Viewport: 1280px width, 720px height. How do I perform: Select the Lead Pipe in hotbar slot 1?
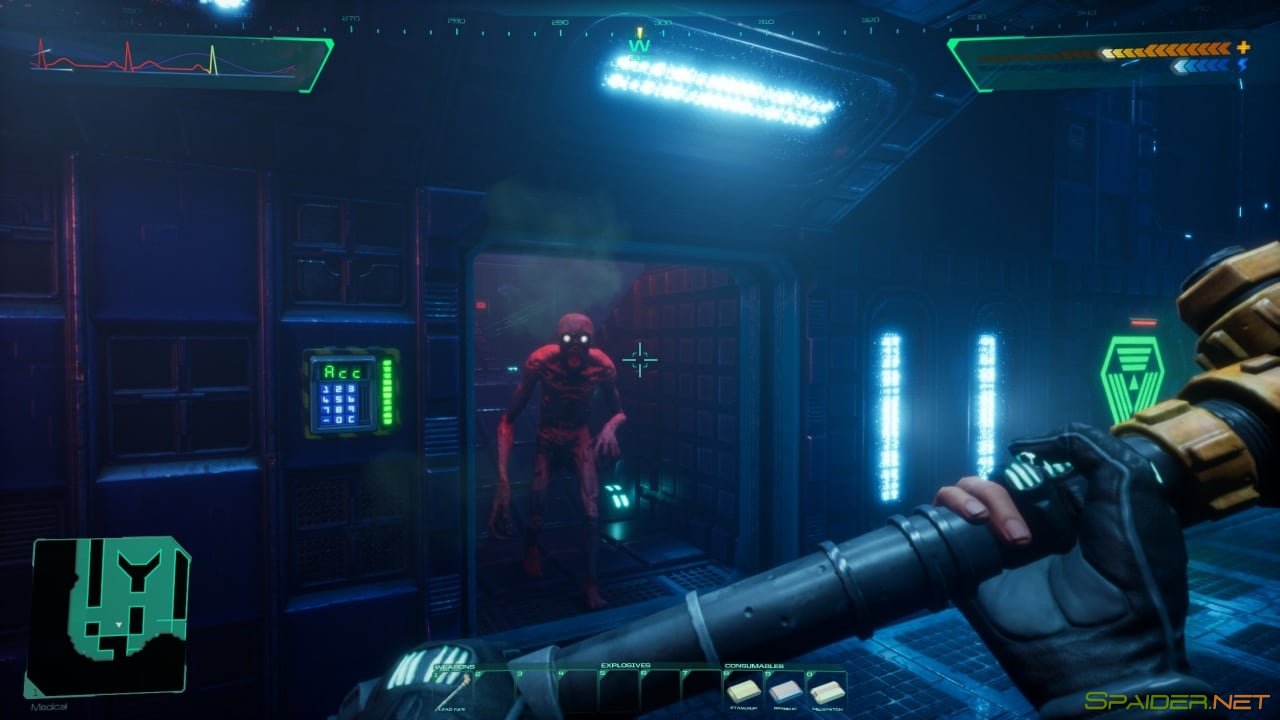pos(452,690)
